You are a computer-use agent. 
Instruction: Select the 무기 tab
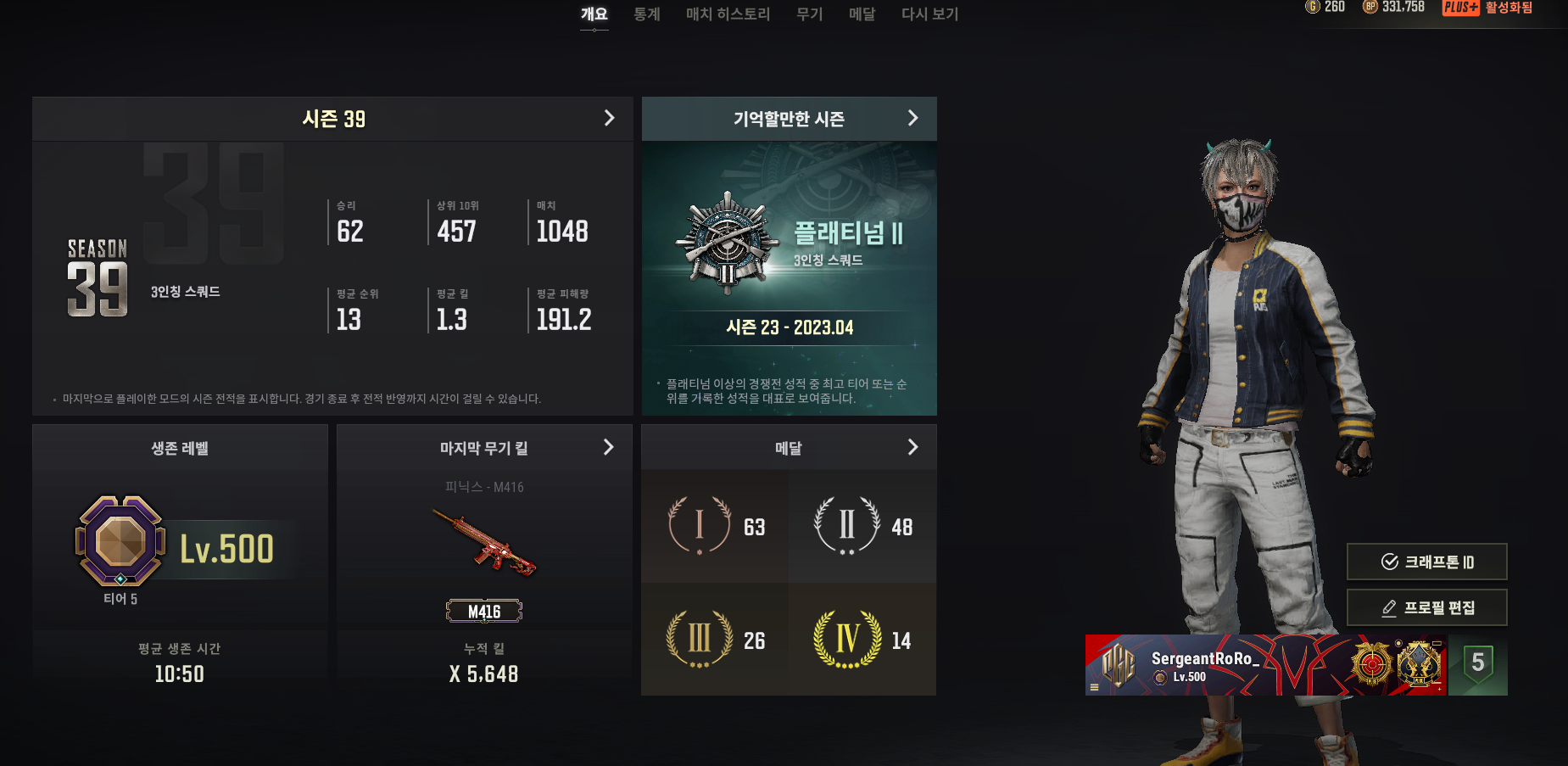point(809,14)
